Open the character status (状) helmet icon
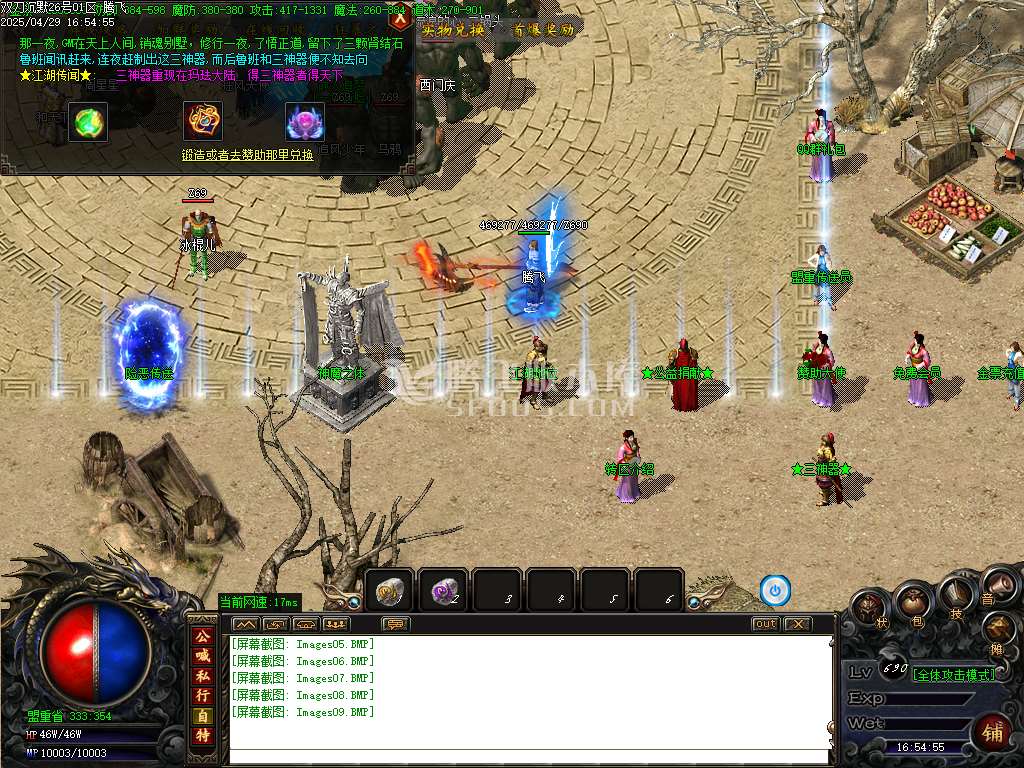 (868, 607)
